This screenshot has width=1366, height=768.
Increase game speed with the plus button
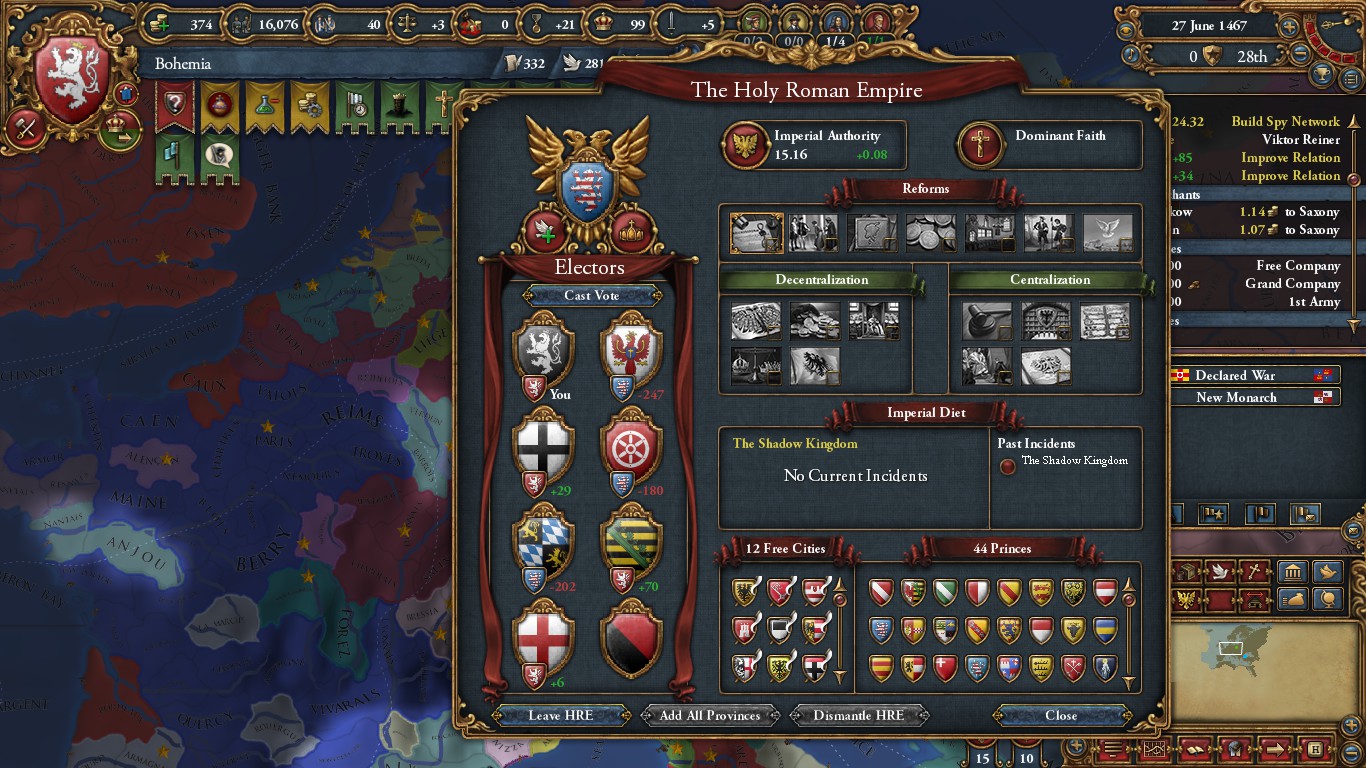1290,27
